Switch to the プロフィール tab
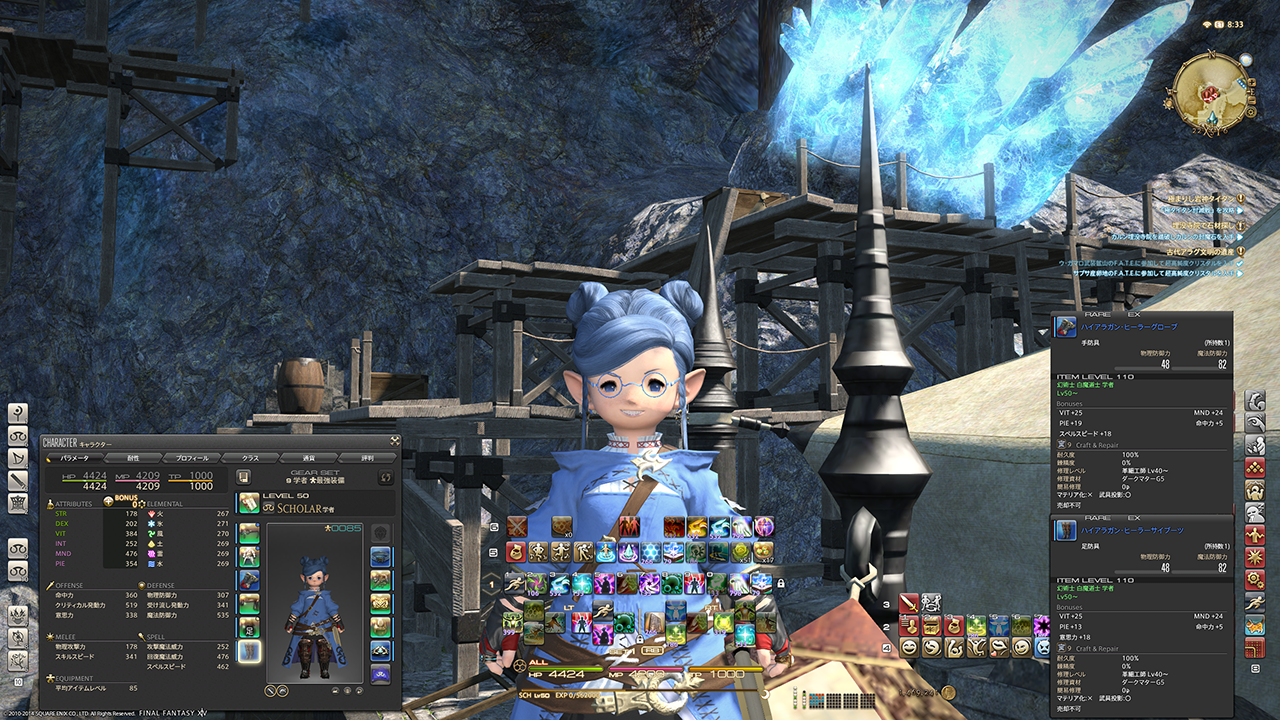Viewport: 1280px width, 720px height. coord(192,457)
